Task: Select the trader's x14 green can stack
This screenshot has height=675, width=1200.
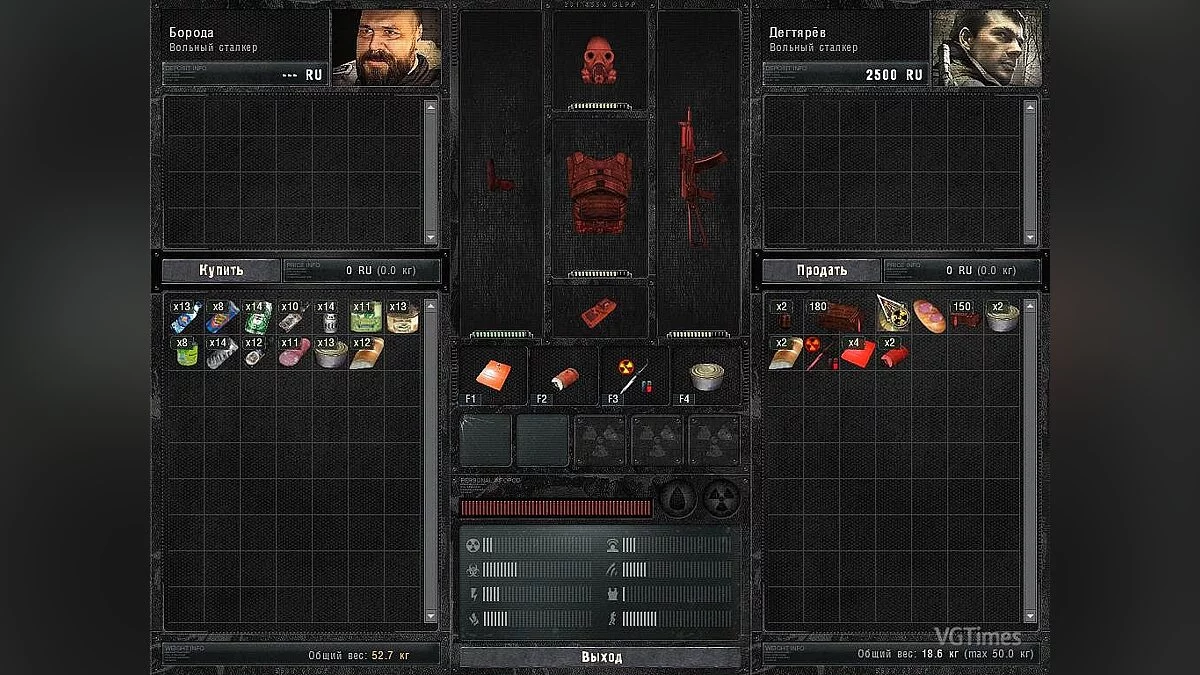Action: coord(258,317)
